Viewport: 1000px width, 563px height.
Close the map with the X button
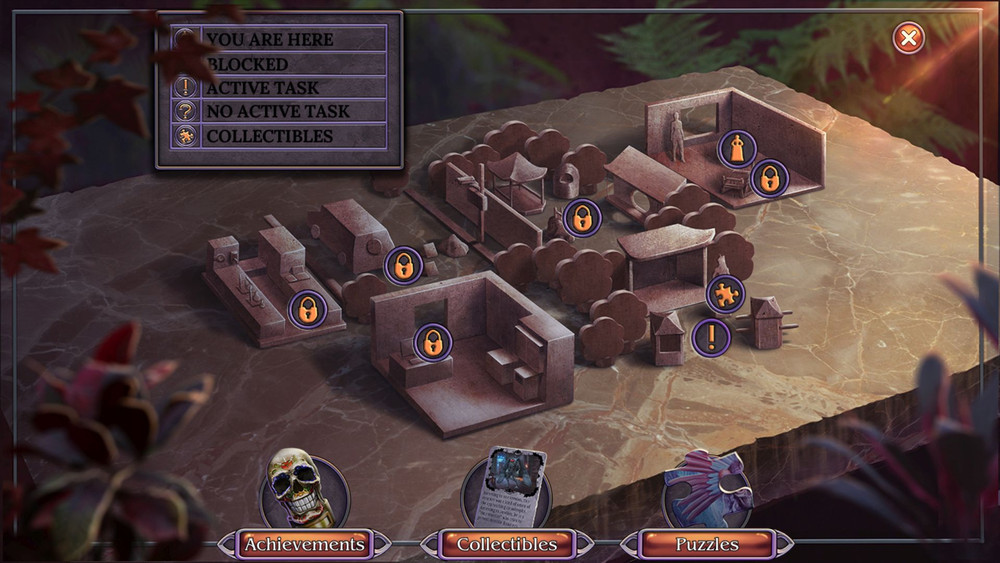point(908,38)
